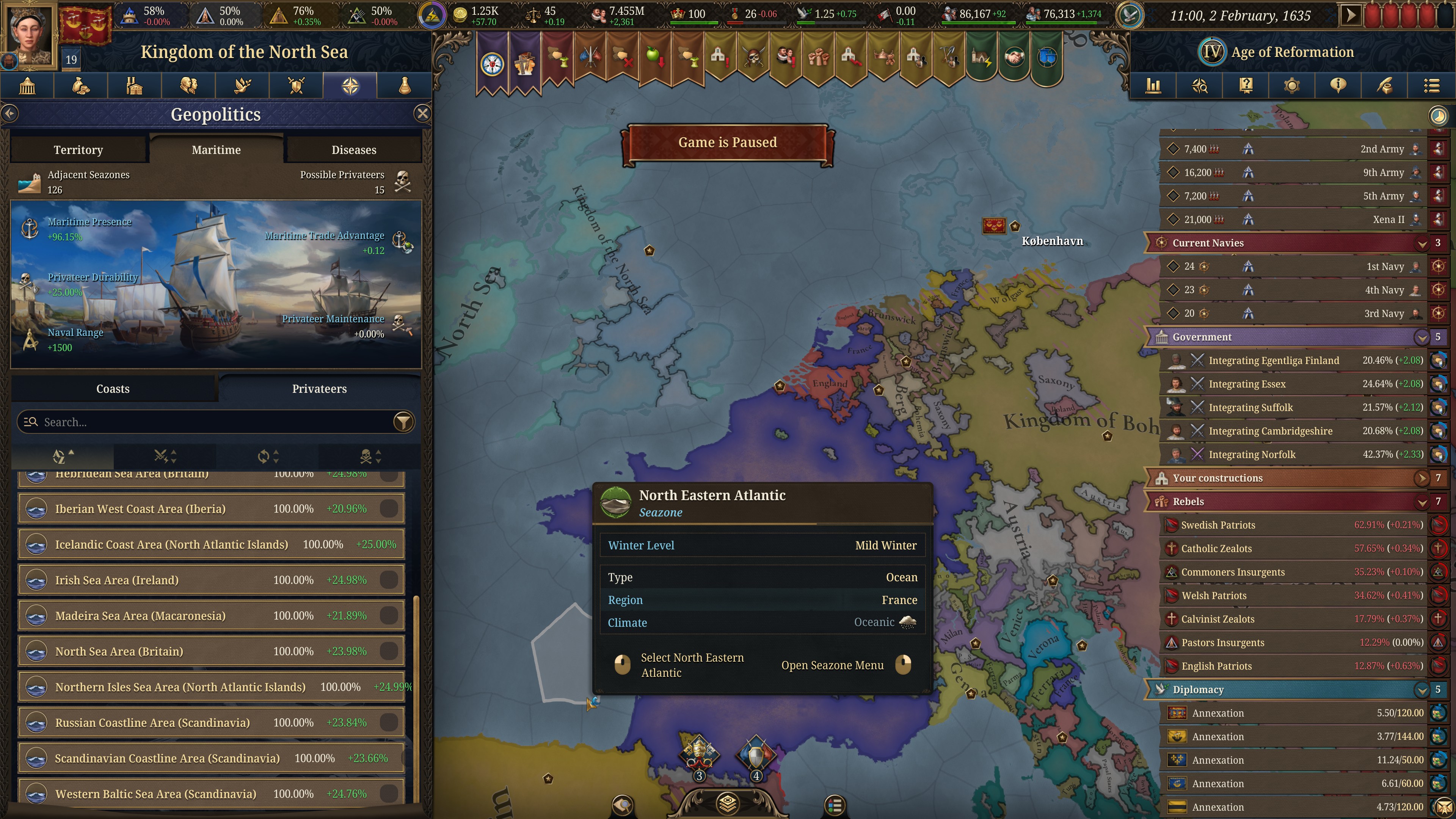The image size is (1456, 819).
Task: Collapse the Rebels section
Action: click(x=1422, y=501)
